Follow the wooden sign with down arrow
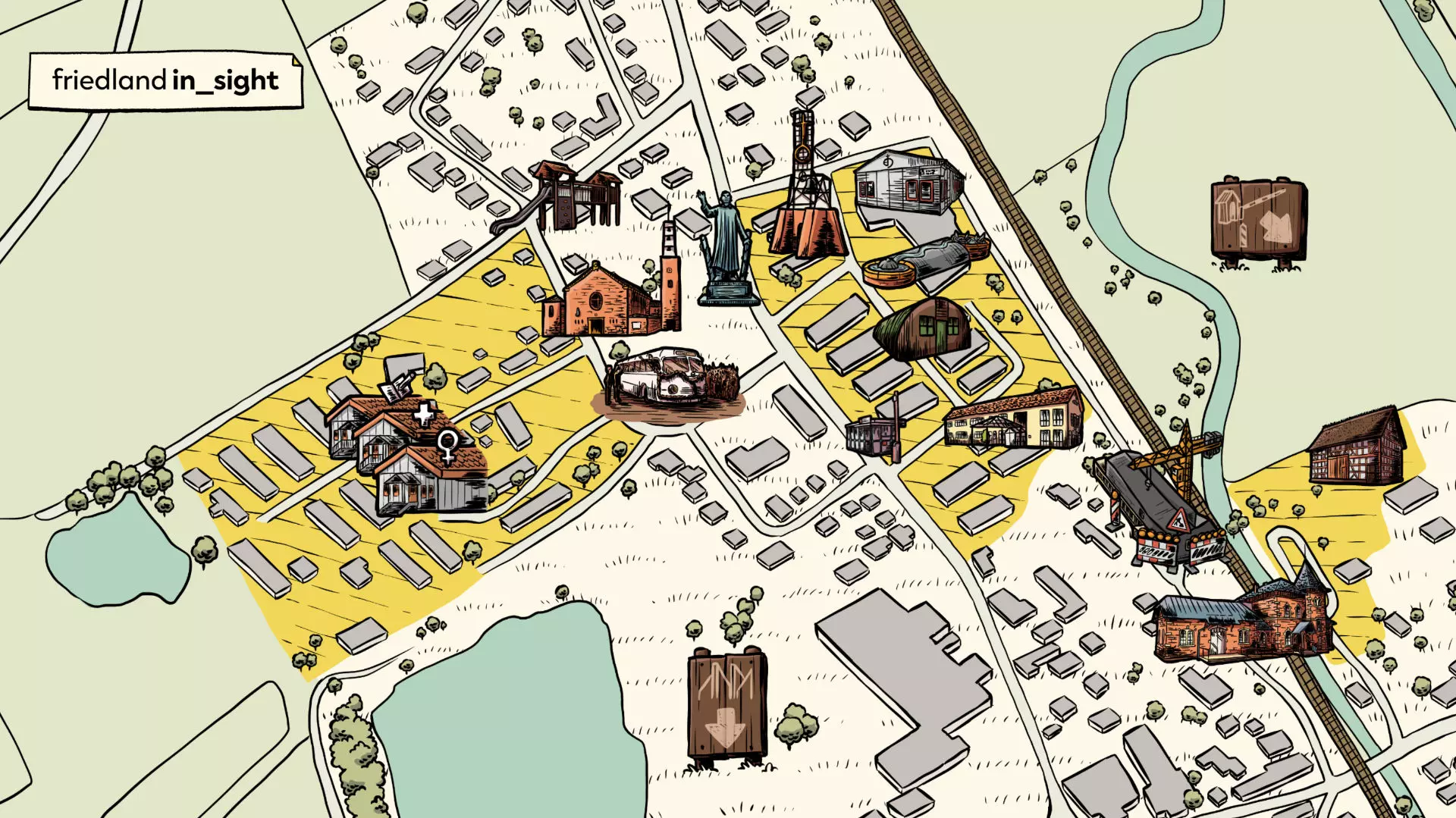This screenshot has height=818, width=1456. 726,705
